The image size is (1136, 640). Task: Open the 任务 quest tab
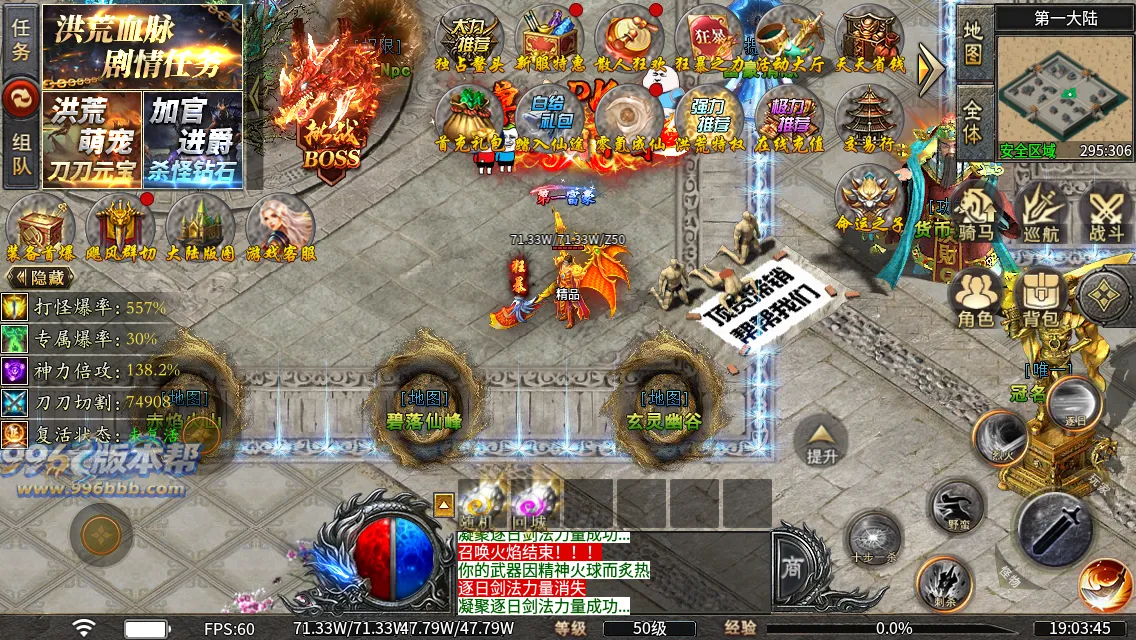pyautogui.click(x=21, y=38)
